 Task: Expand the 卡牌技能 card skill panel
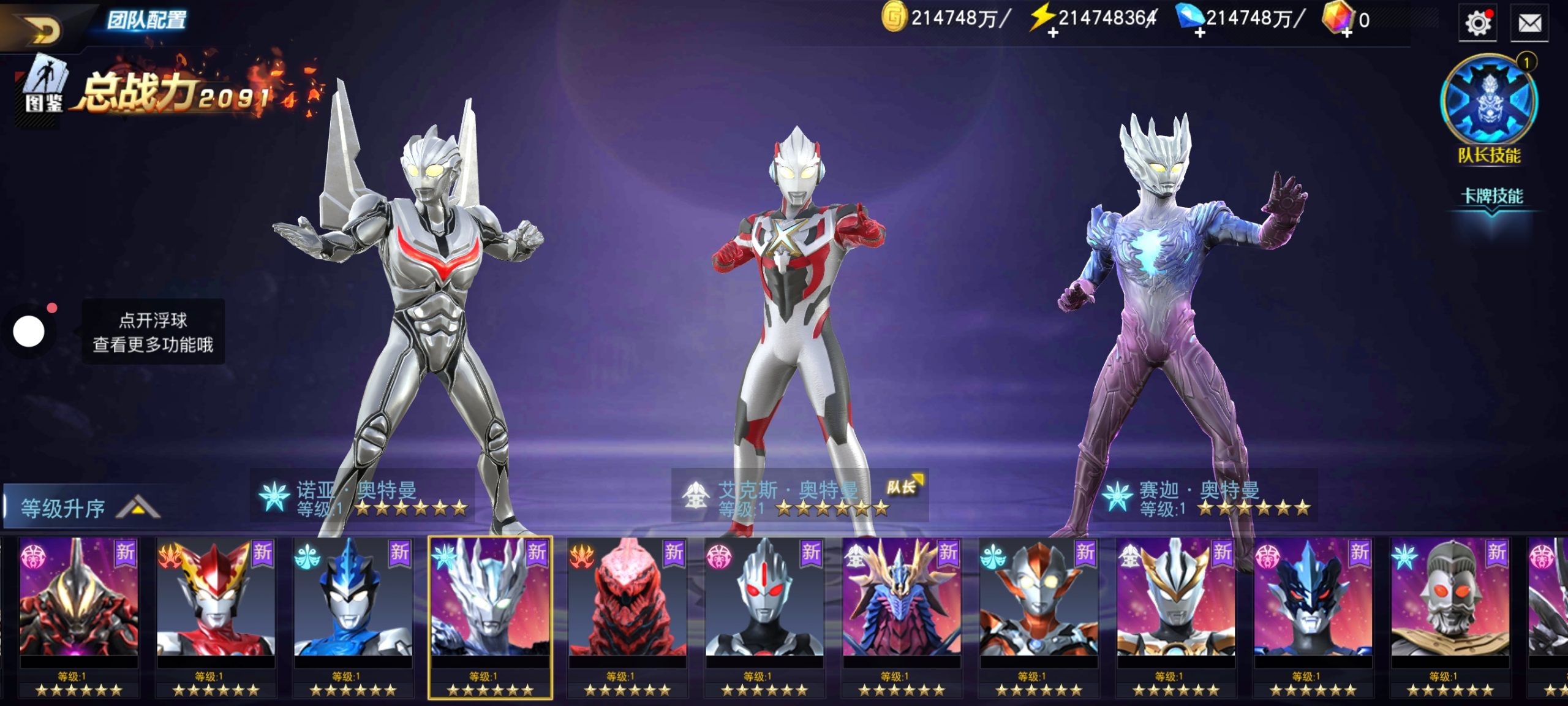coord(1491,197)
